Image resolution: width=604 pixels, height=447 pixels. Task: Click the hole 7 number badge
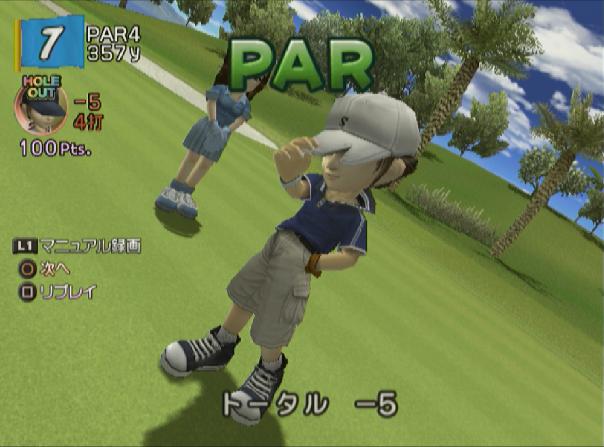click(x=47, y=43)
